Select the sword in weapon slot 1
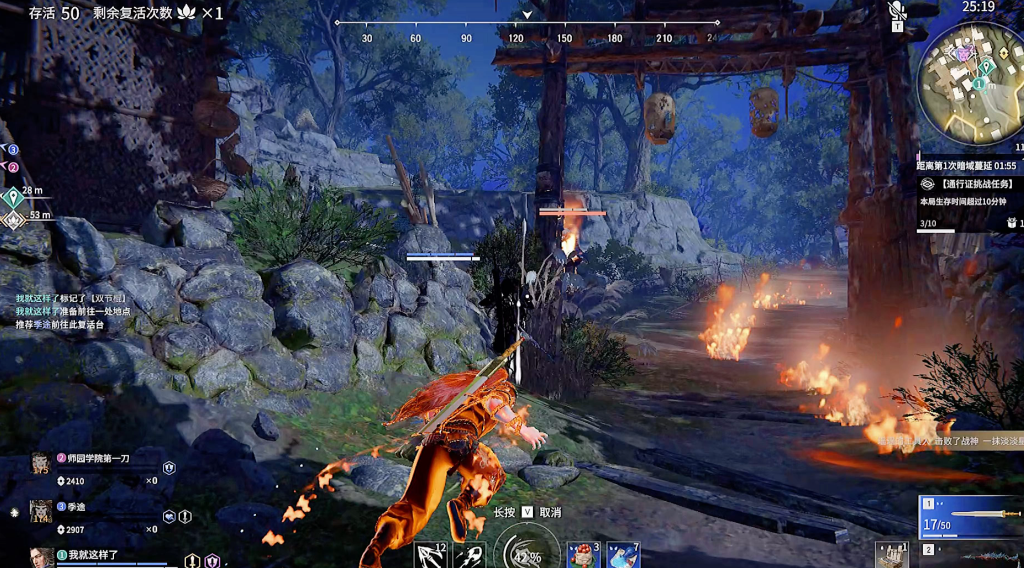This screenshot has height=568, width=1024. coord(971,516)
